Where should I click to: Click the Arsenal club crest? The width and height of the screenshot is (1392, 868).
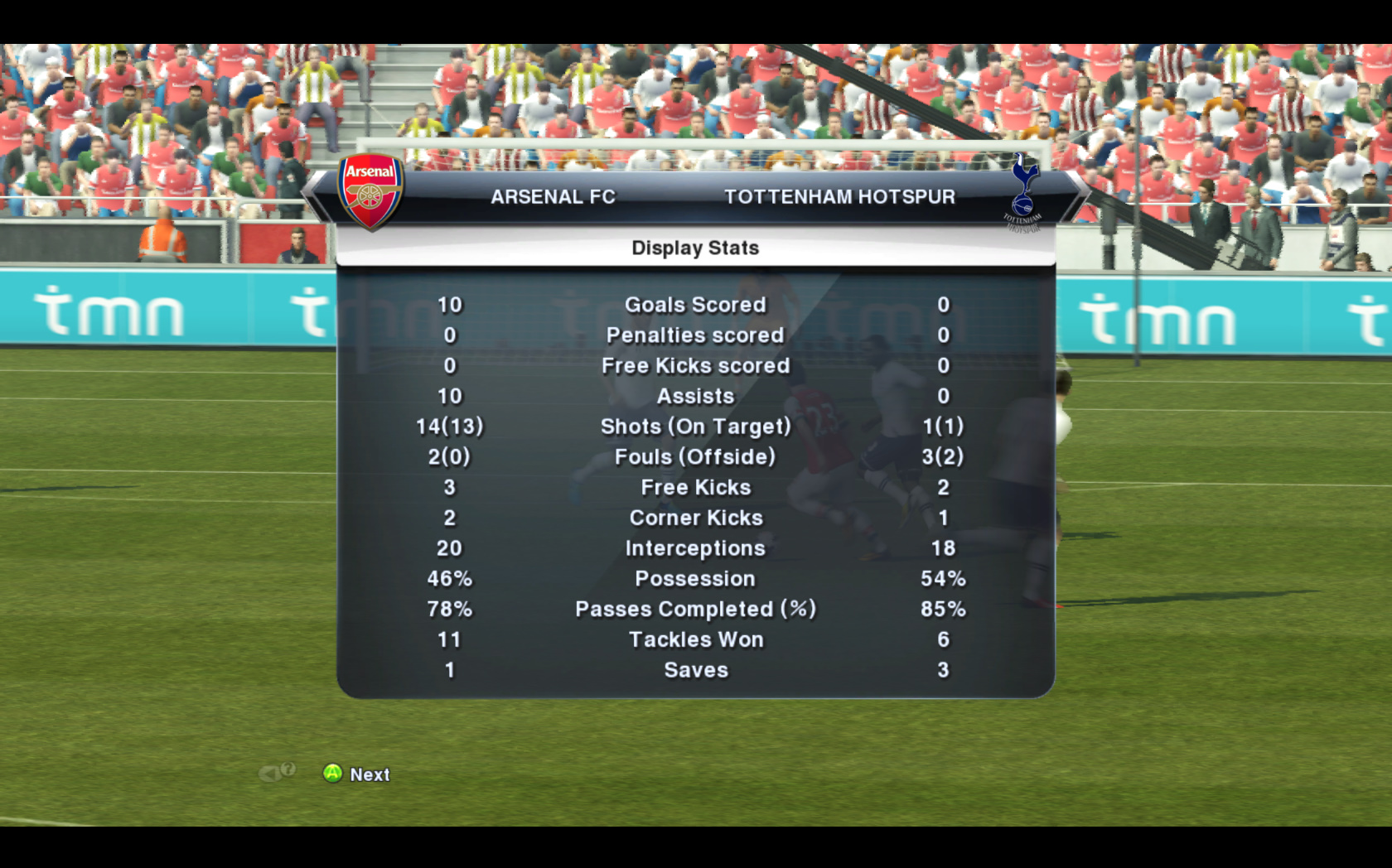pos(371,194)
